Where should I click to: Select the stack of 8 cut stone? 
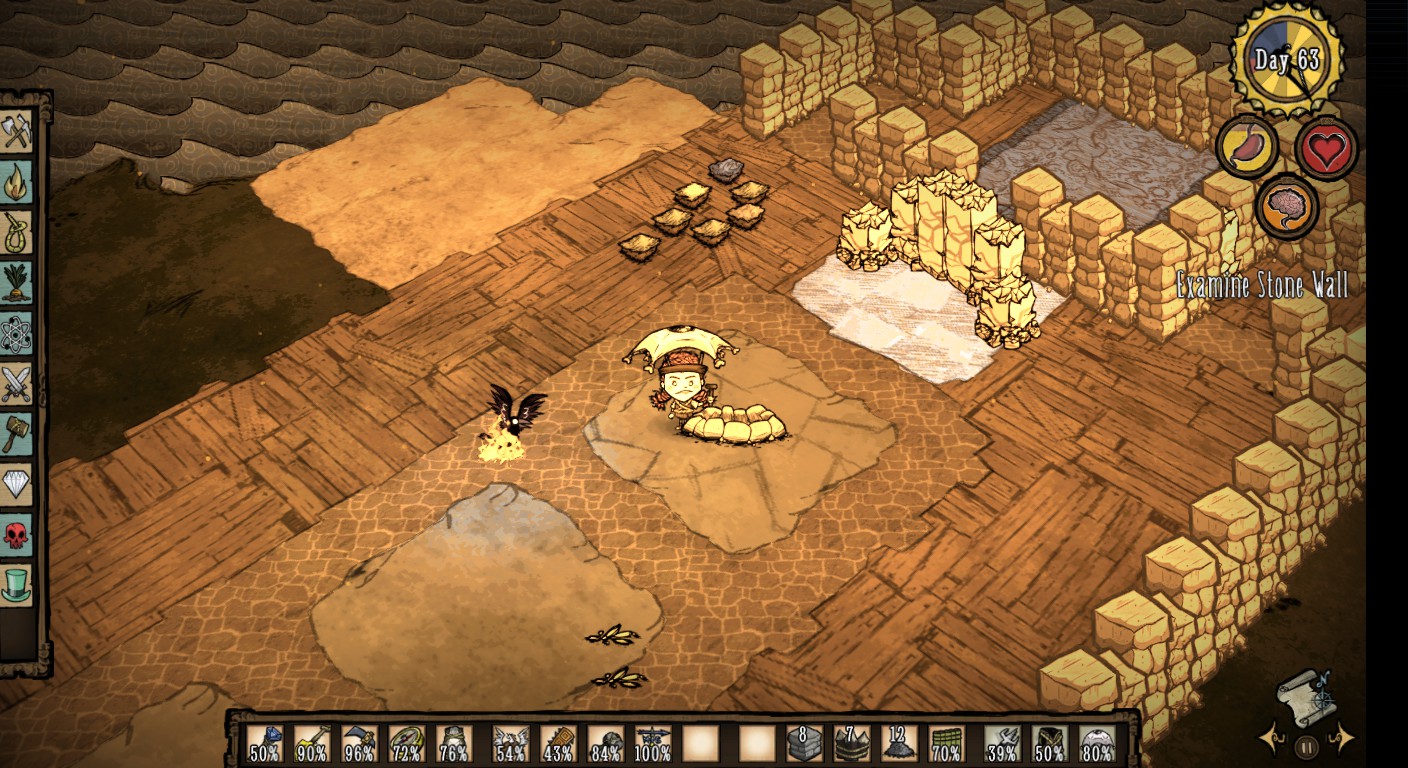click(x=804, y=744)
